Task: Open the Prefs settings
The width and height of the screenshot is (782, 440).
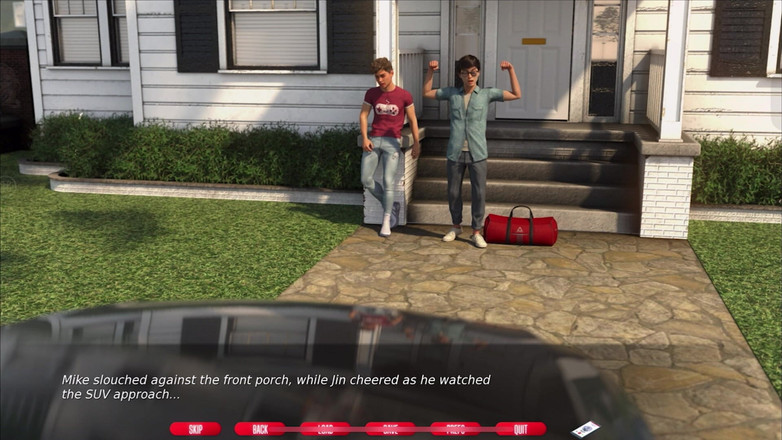Action: tap(455, 429)
